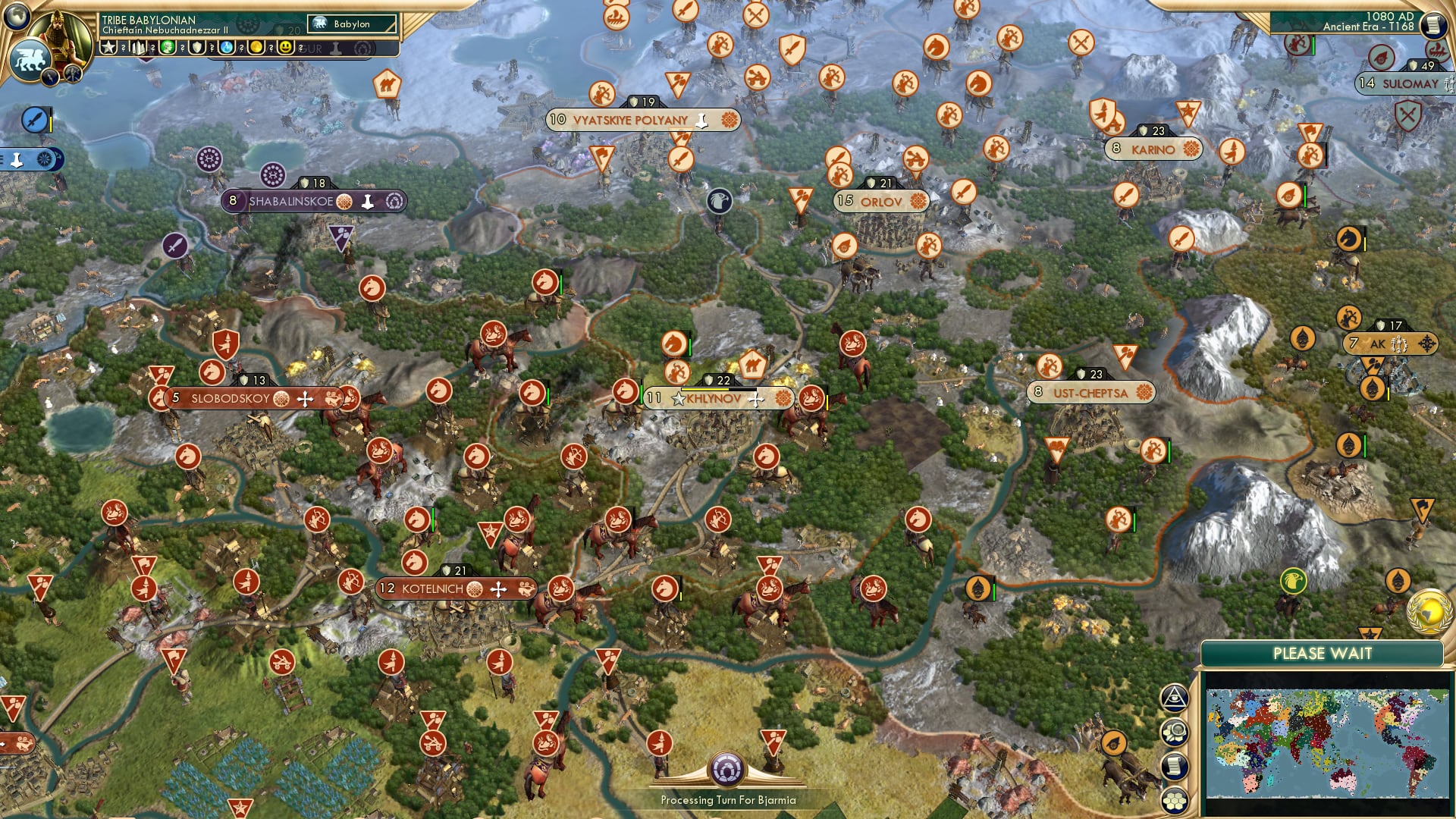Viewport: 1456px width, 819px height.
Task: Toggle the hex grid with the hexagons icon
Action: [x=1175, y=799]
